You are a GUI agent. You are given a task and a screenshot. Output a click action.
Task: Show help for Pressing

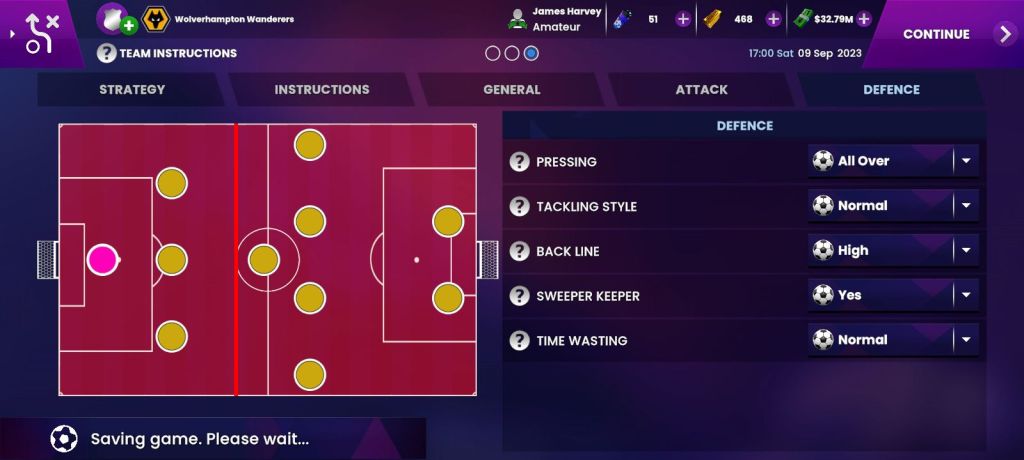tap(519, 162)
